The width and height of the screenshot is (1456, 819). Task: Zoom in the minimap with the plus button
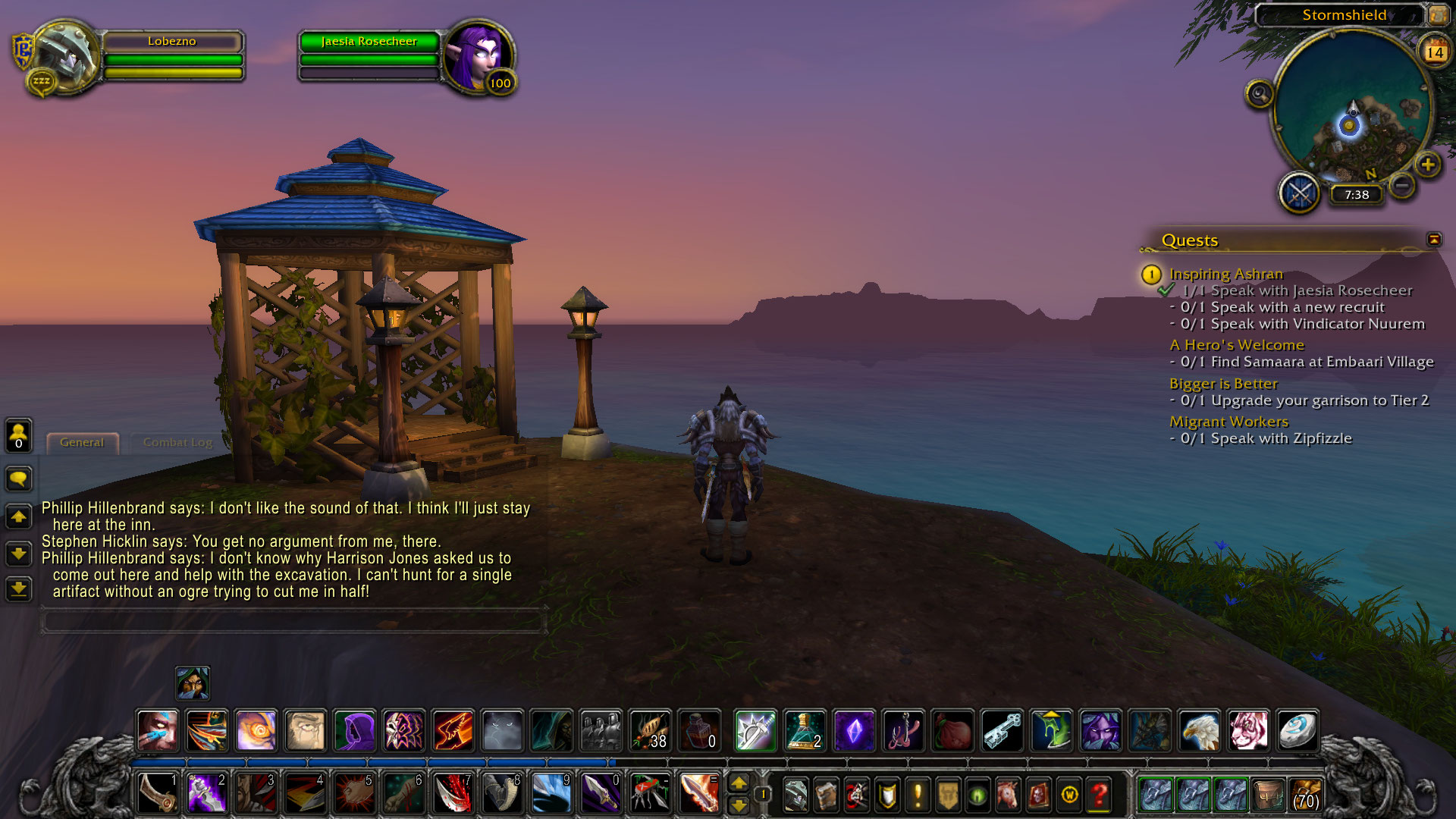pyautogui.click(x=1428, y=165)
